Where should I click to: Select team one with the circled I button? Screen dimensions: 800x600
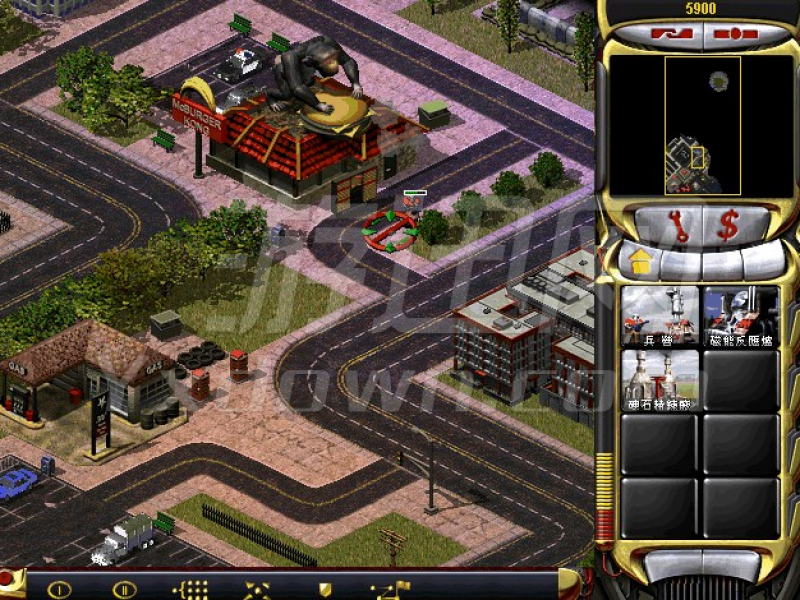(x=59, y=589)
